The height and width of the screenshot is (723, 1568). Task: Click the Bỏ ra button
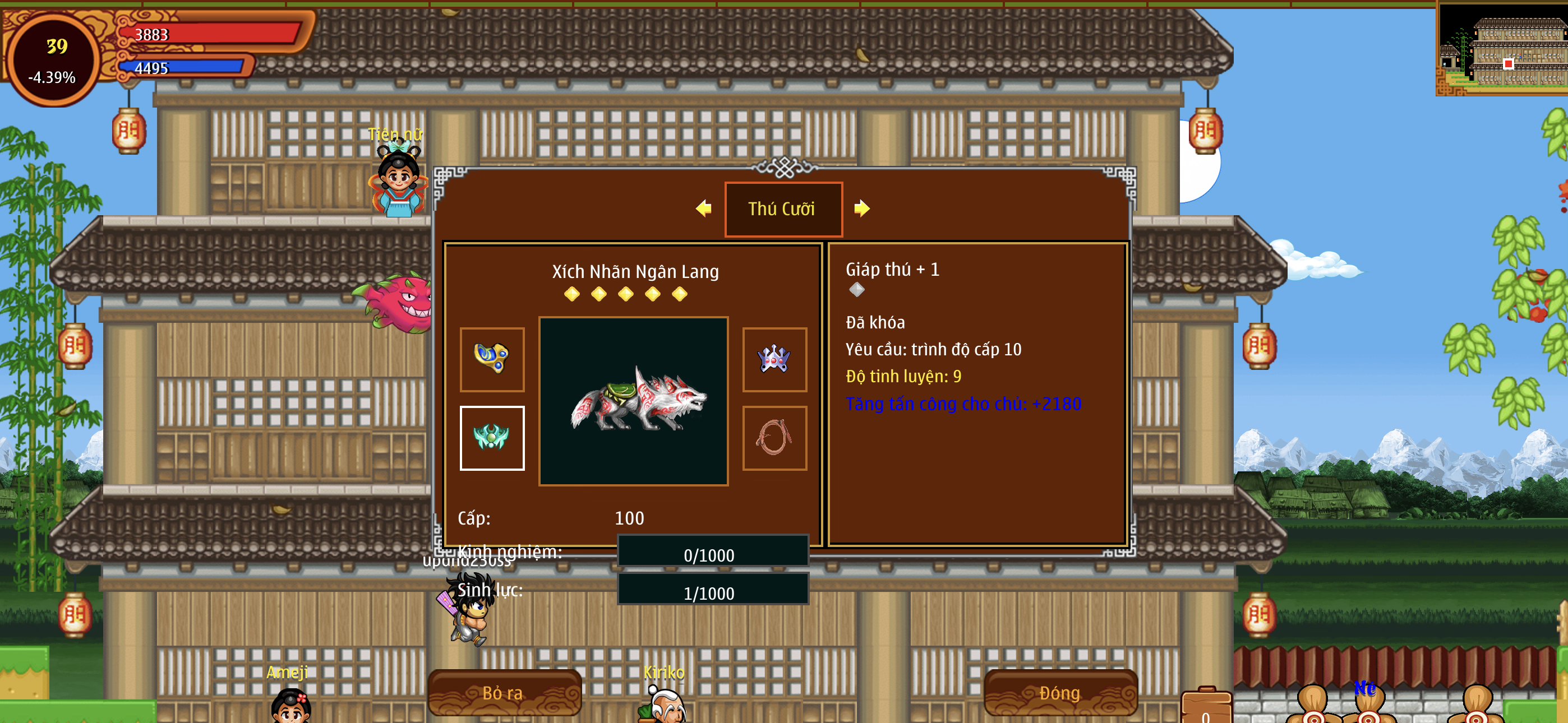[x=504, y=693]
